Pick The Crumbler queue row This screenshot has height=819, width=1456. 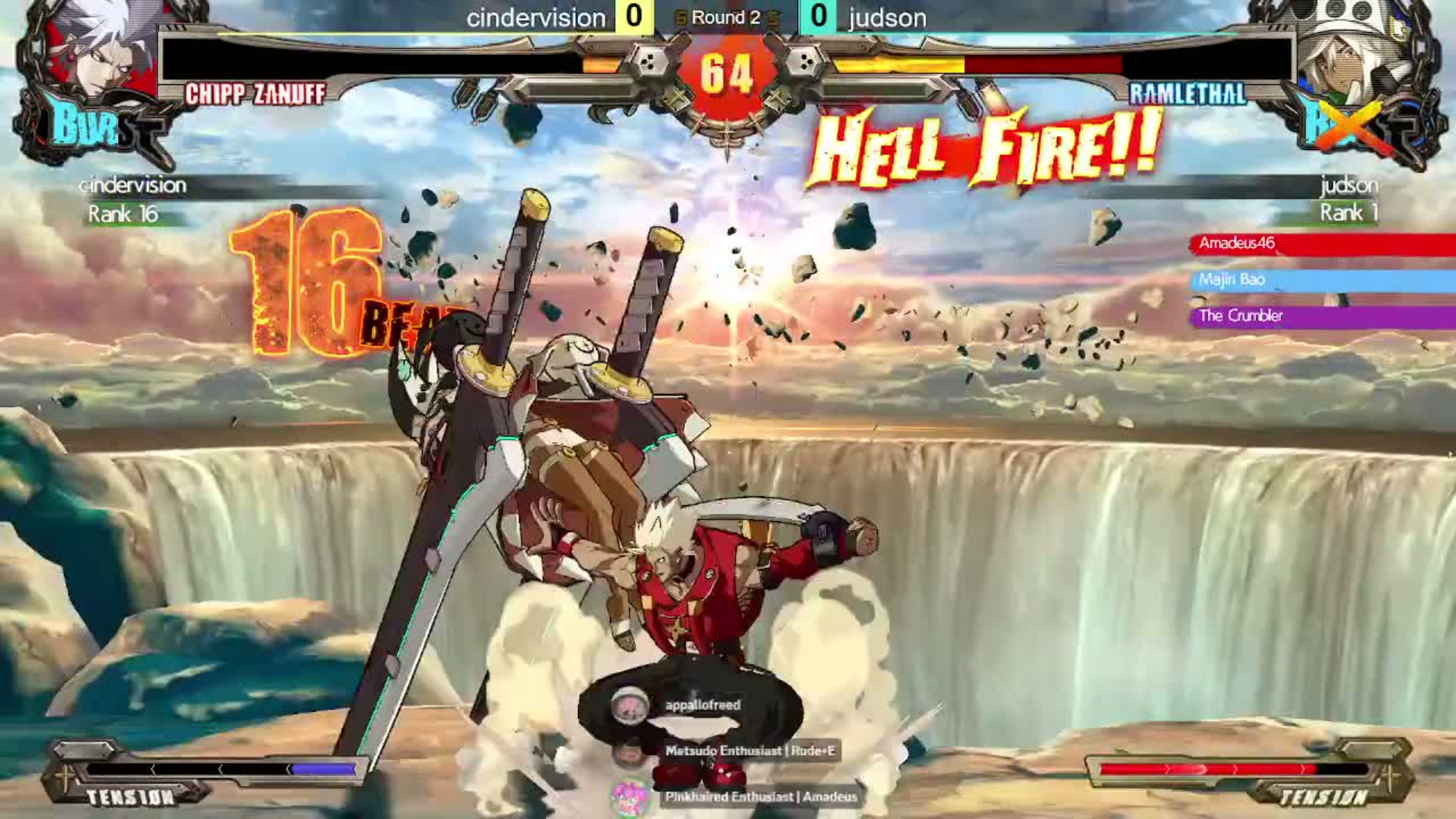click(x=1321, y=317)
